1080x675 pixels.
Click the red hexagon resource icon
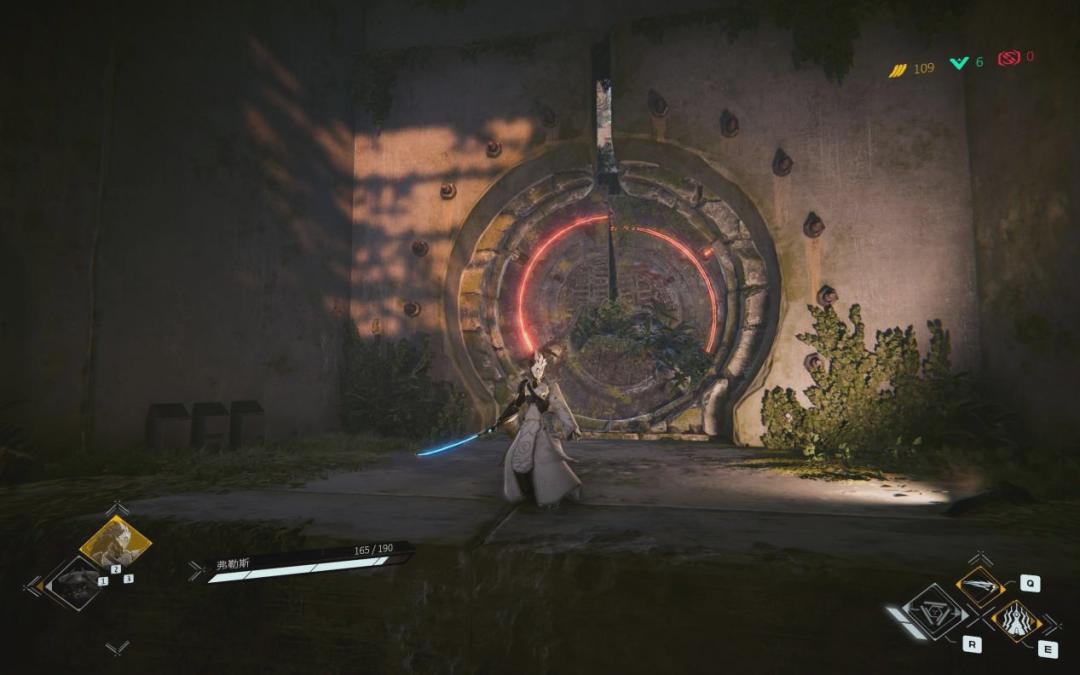point(1007,58)
